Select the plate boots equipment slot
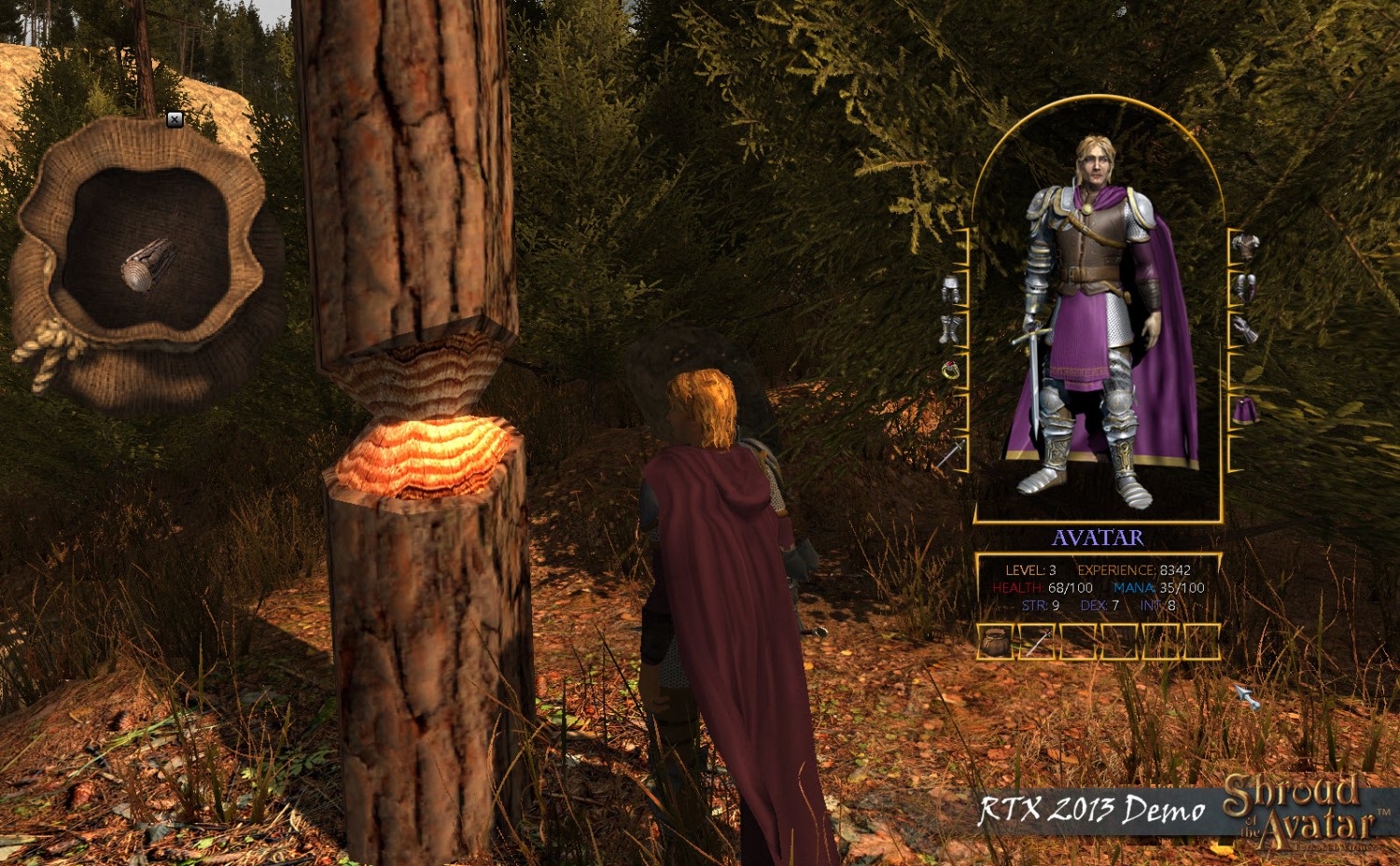This screenshot has height=866, width=1400. [x=951, y=328]
